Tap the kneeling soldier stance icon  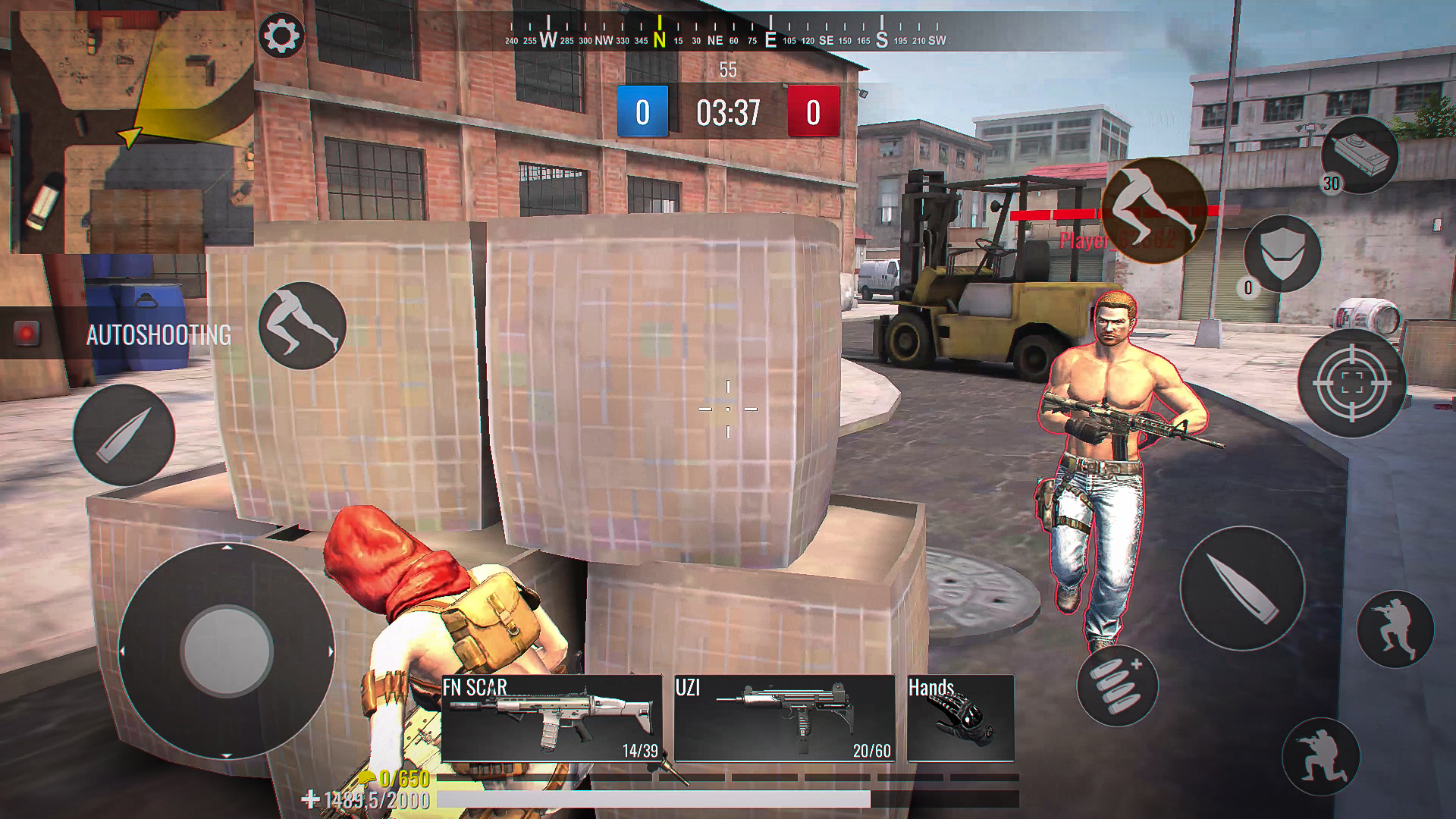point(1320,755)
